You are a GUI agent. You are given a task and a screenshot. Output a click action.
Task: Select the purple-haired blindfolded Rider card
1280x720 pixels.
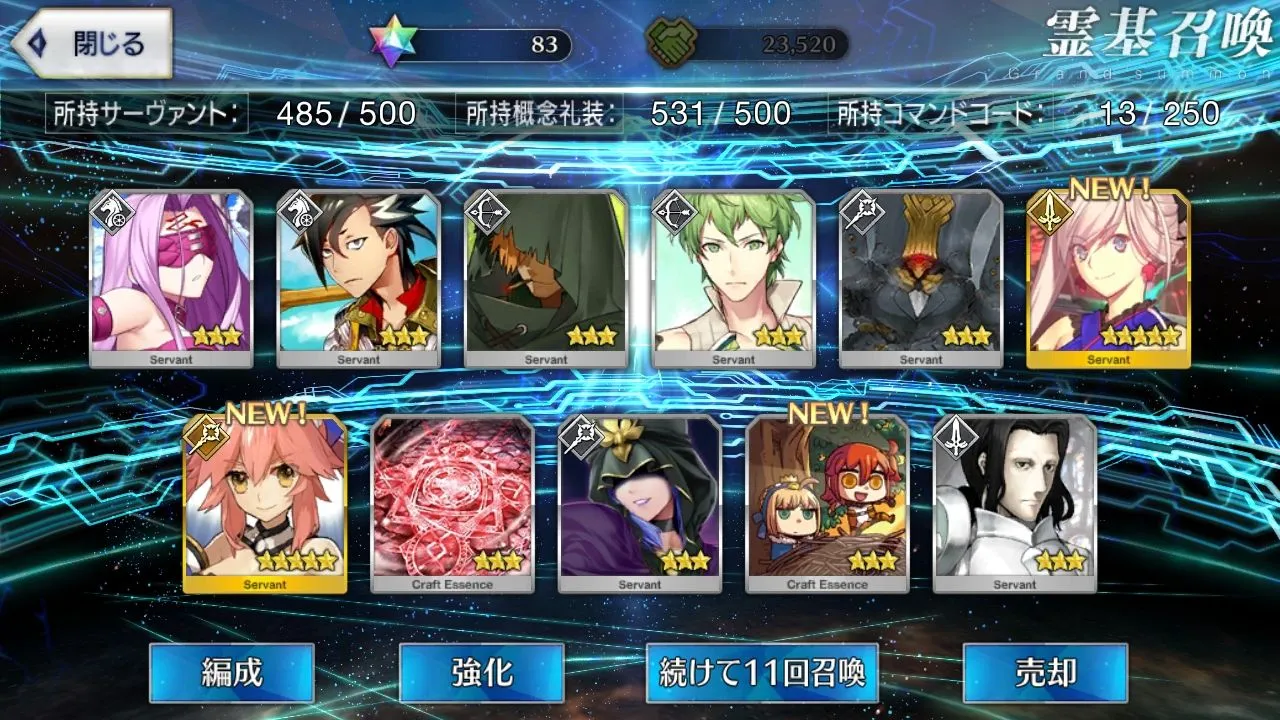171,279
